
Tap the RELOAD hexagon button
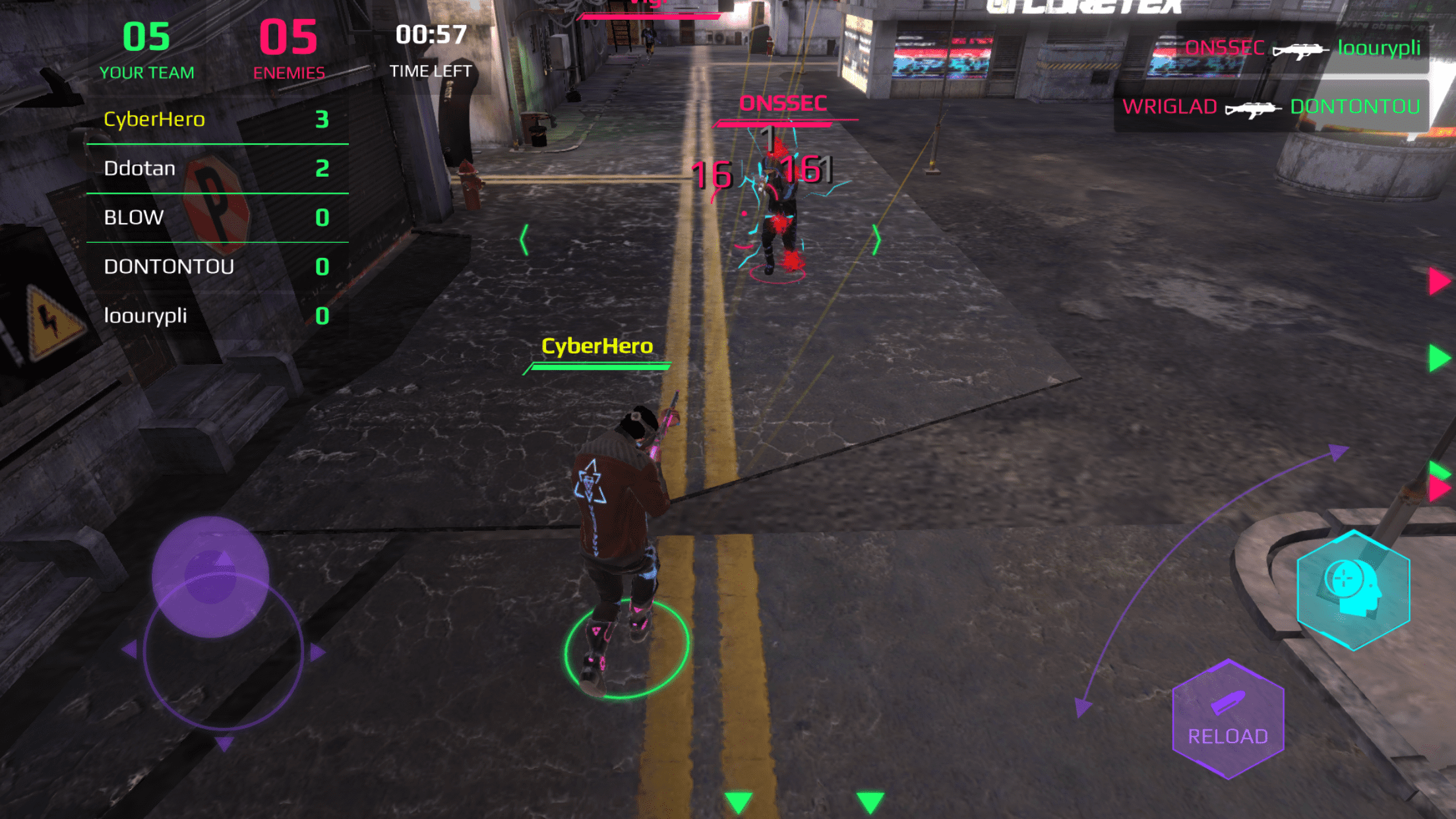1228,720
